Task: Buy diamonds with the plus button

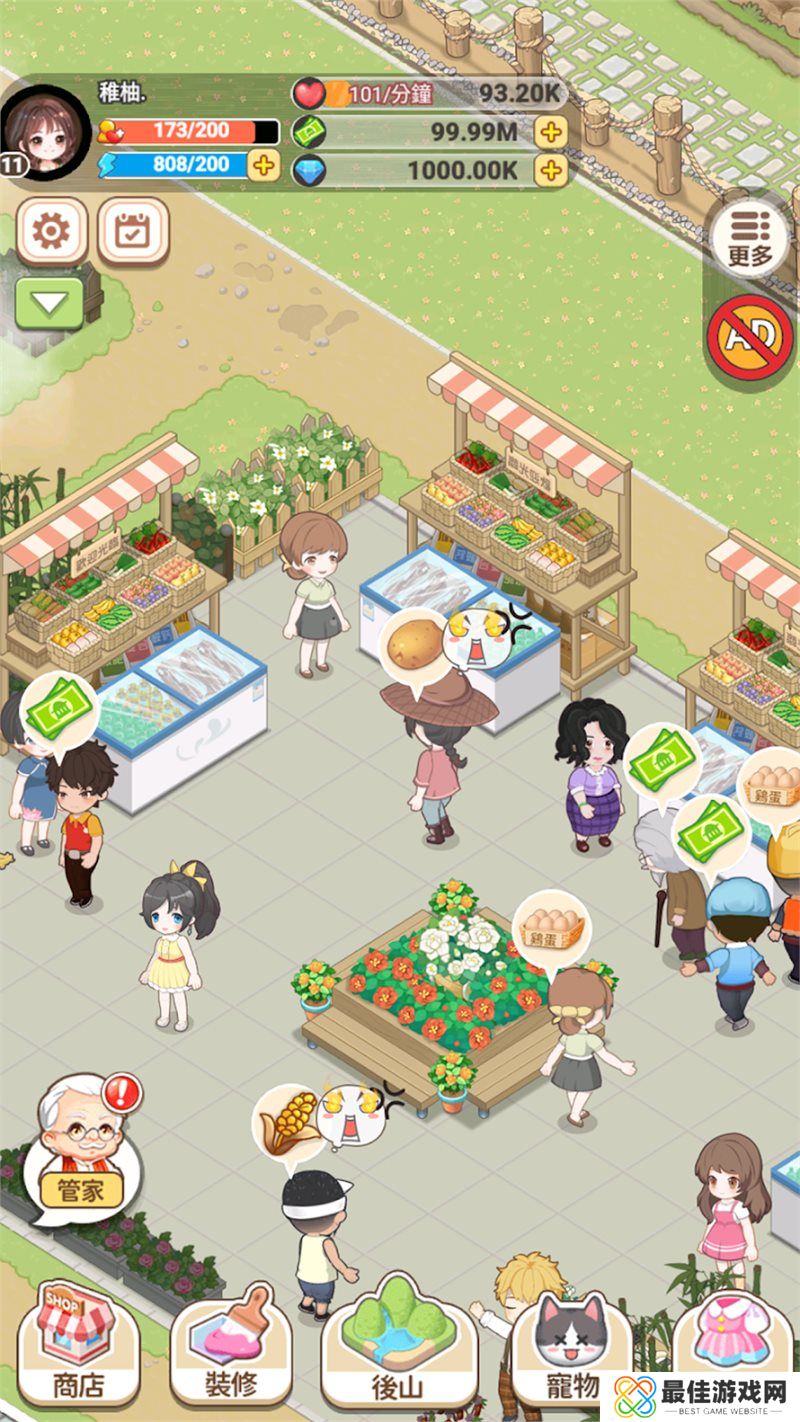Action: point(550,170)
